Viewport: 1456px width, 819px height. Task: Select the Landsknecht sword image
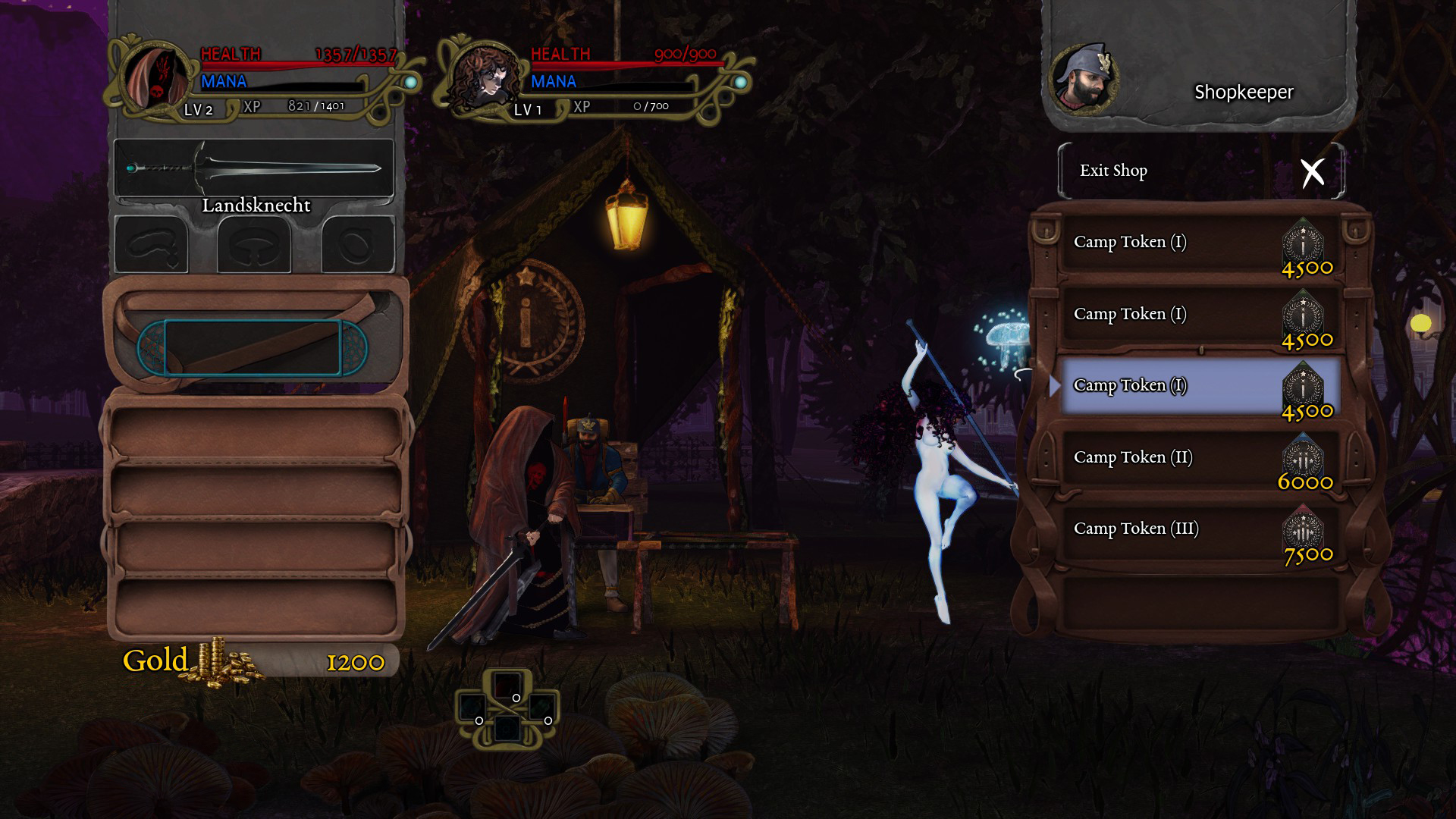[x=254, y=168]
